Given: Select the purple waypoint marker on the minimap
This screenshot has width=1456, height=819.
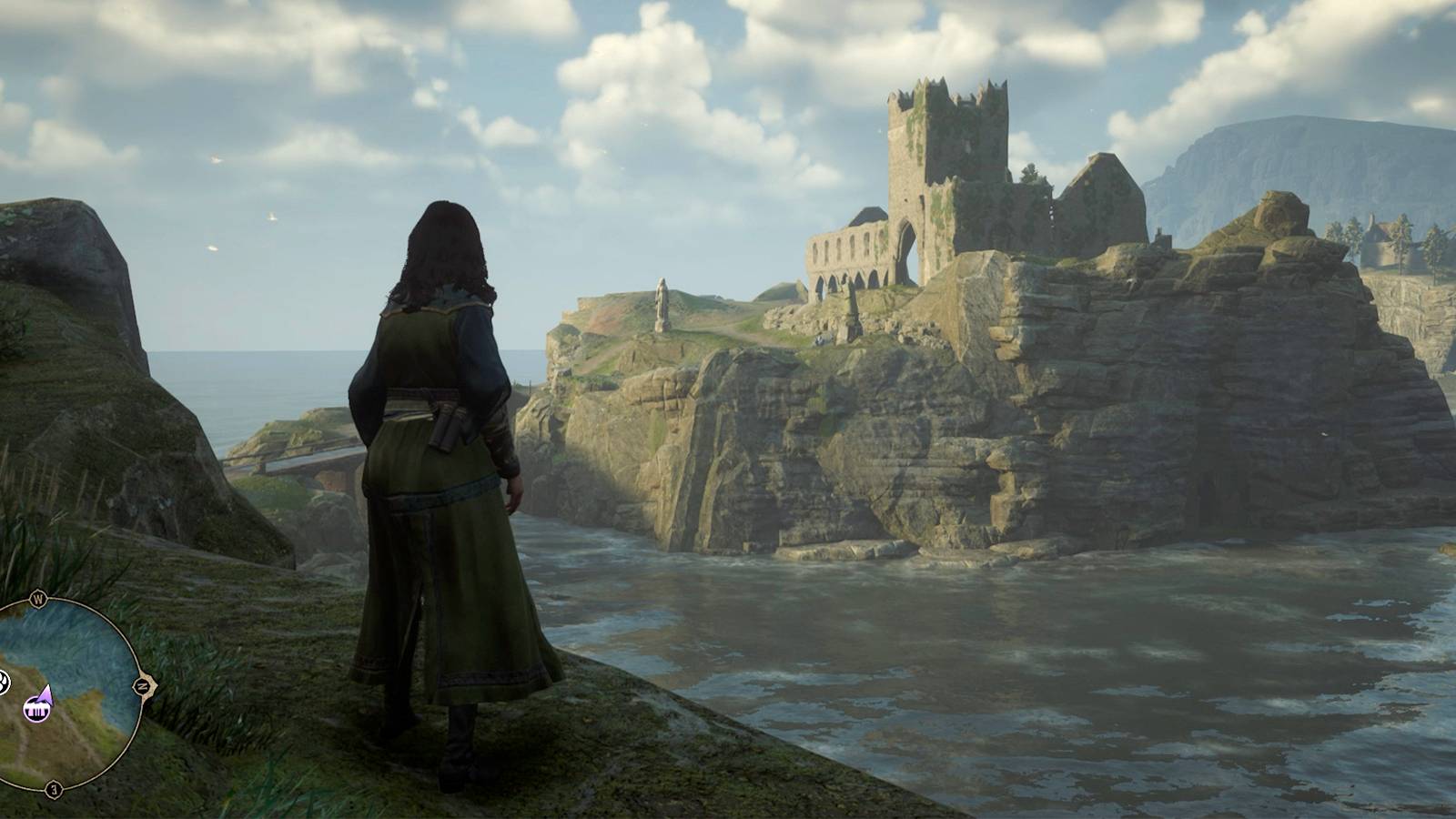Looking at the screenshot, I should click(36, 708).
